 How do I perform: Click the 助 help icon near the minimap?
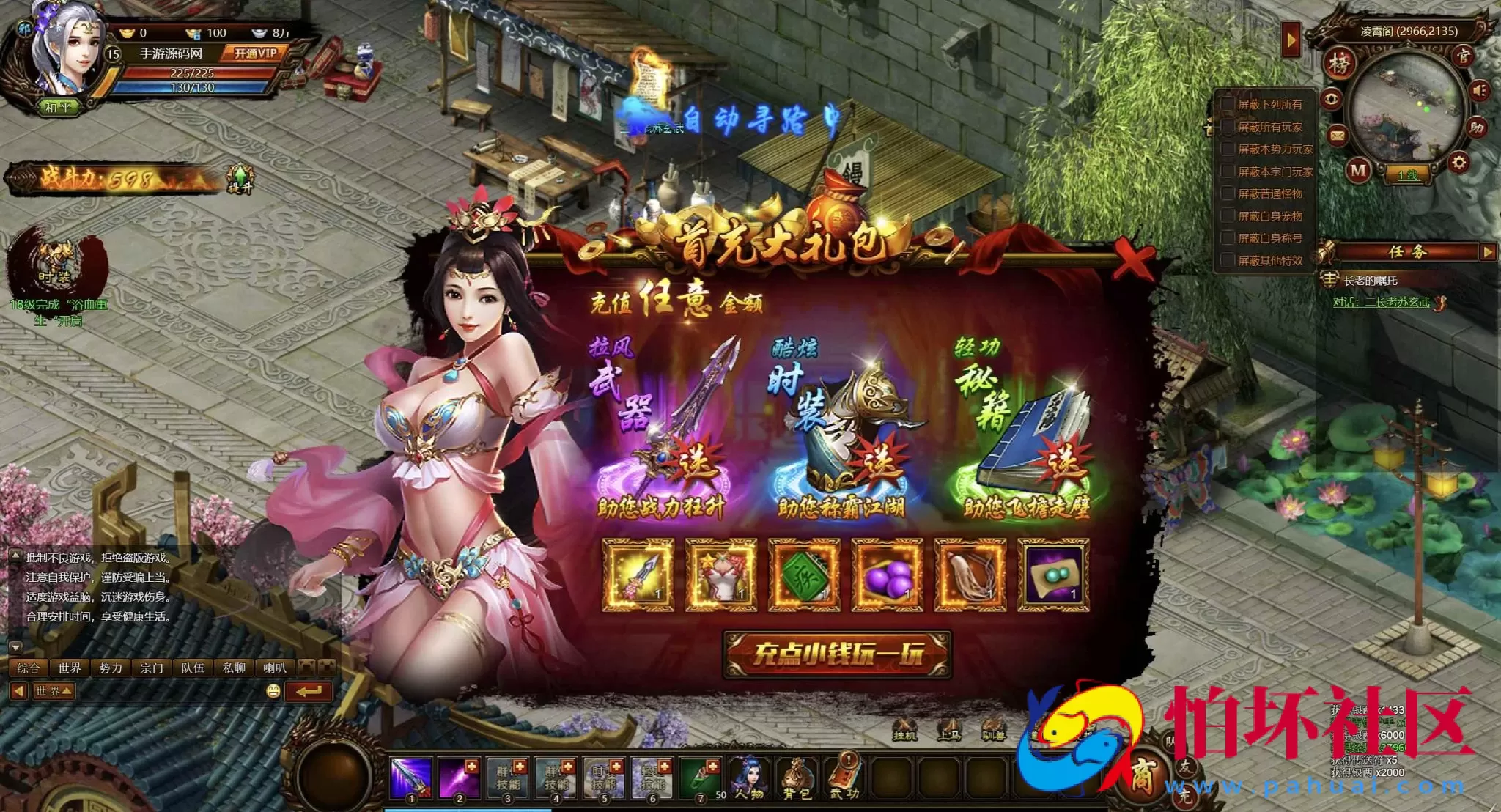[1477, 125]
